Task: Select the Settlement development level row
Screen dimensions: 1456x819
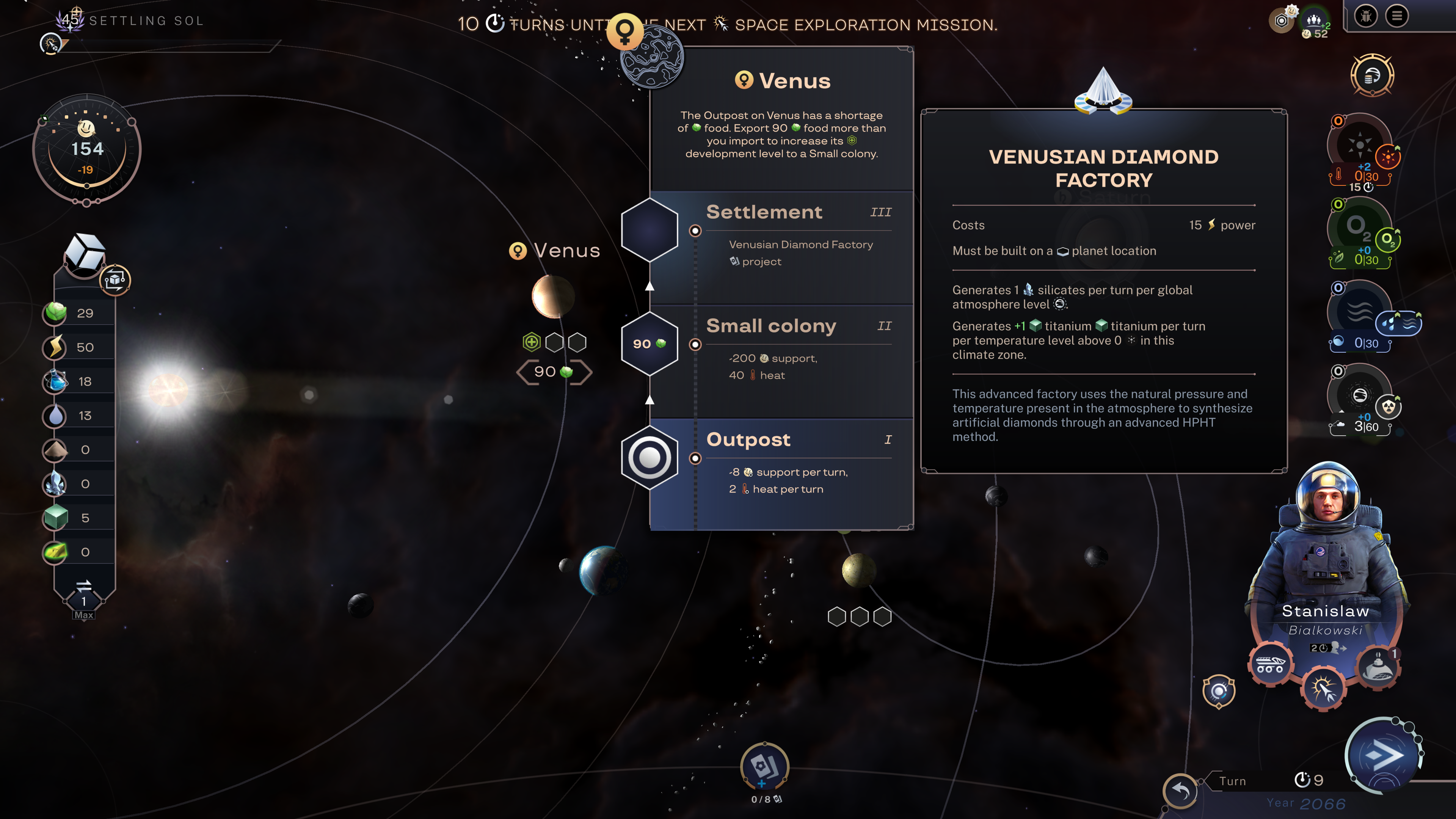Action: click(x=781, y=248)
